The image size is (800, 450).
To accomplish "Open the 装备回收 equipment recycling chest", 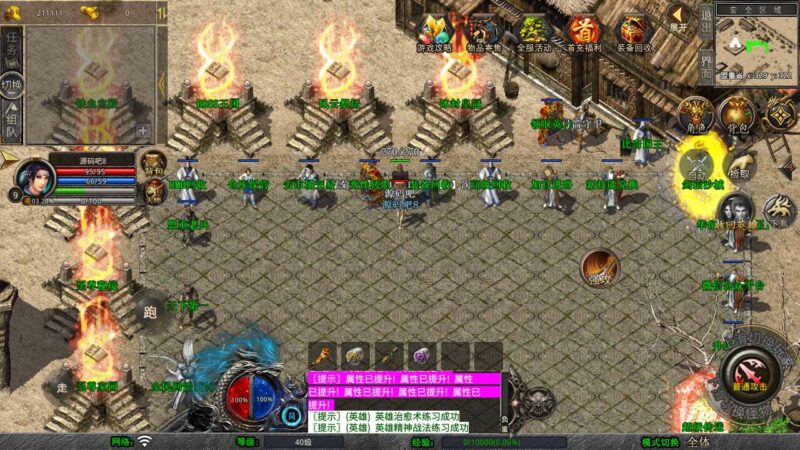I will click(632, 31).
